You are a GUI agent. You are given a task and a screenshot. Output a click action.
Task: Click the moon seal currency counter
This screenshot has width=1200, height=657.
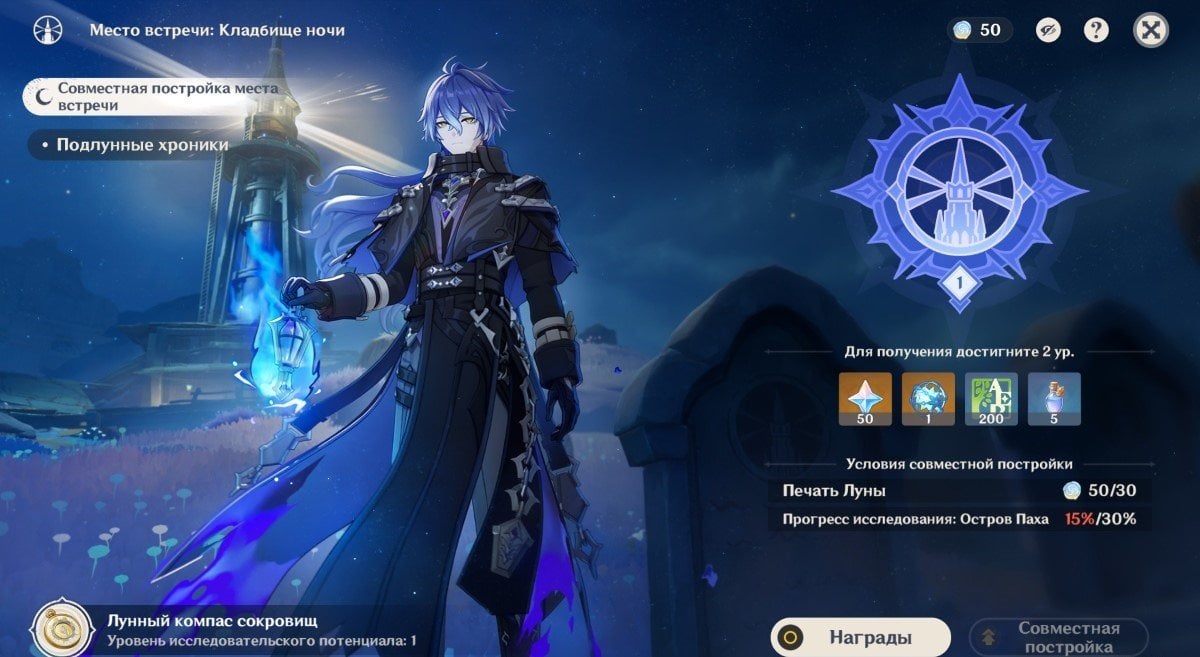[980, 30]
